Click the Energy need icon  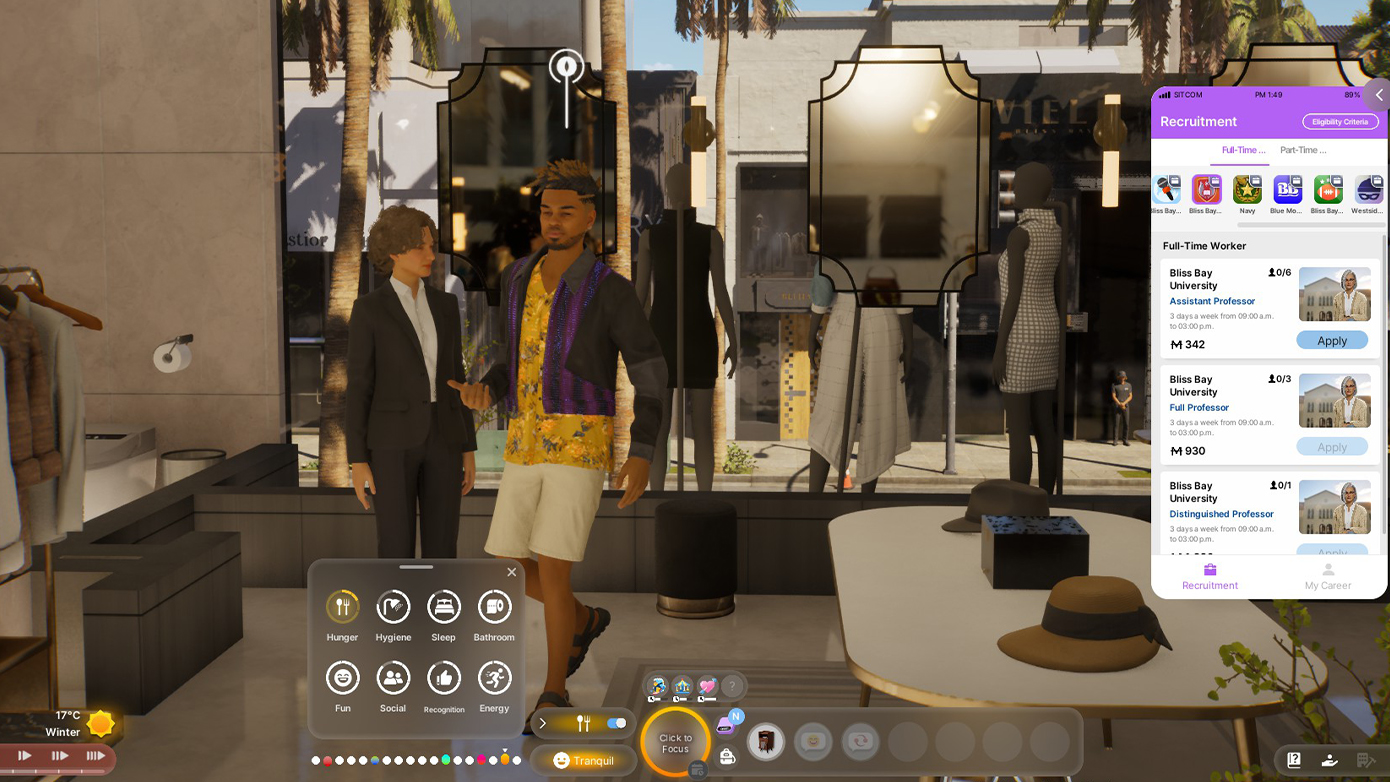tap(494, 678)
